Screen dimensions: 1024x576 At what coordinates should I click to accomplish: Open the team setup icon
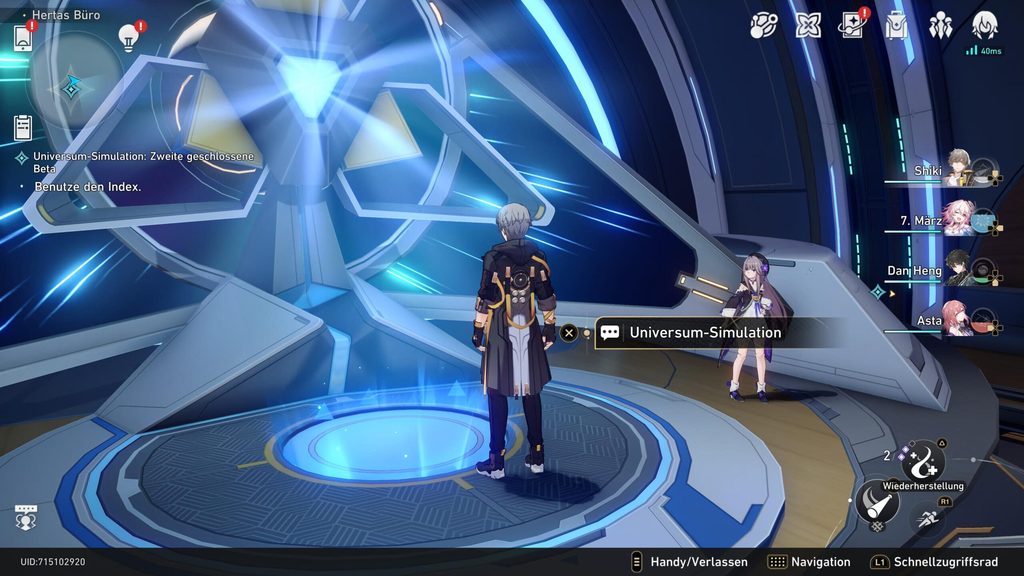coord(941,26)
